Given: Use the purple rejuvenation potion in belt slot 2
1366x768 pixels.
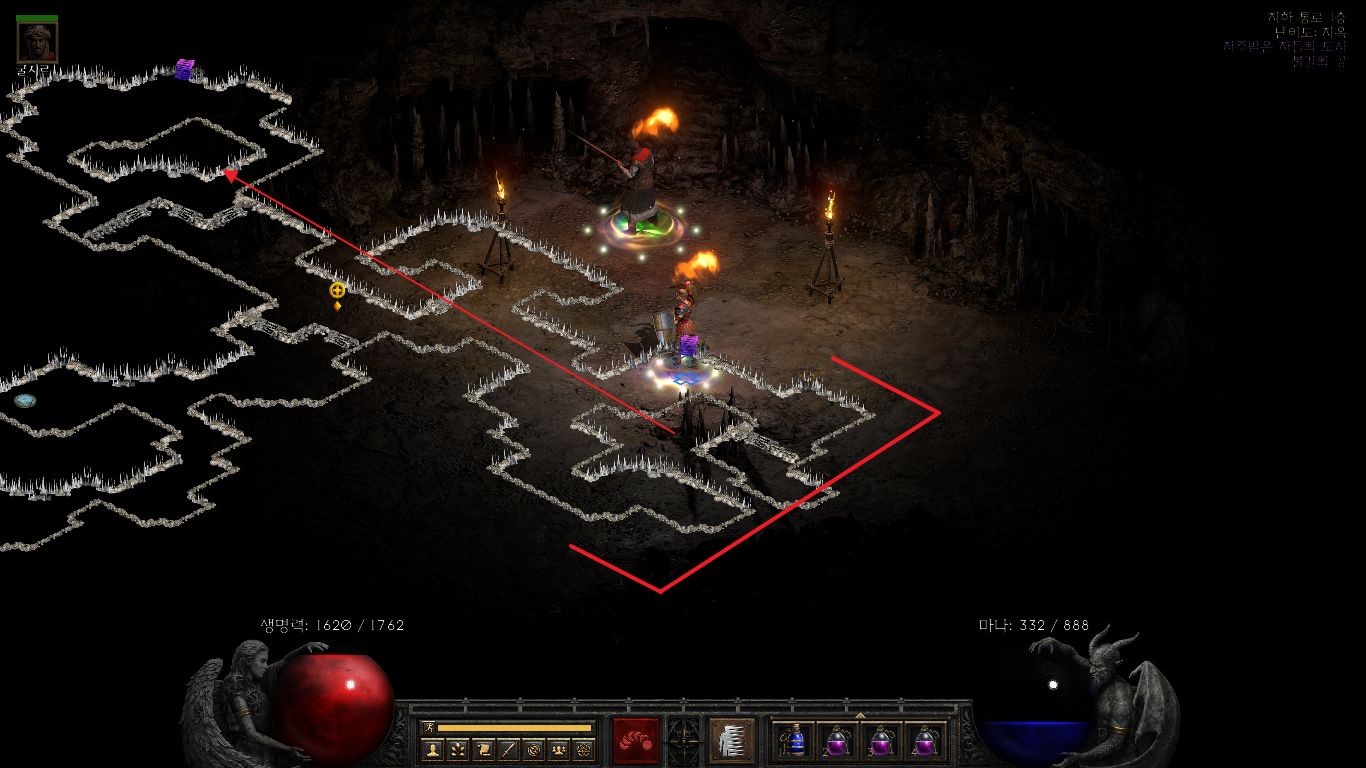Looking at the screenshot, I should tap(837, 741).
